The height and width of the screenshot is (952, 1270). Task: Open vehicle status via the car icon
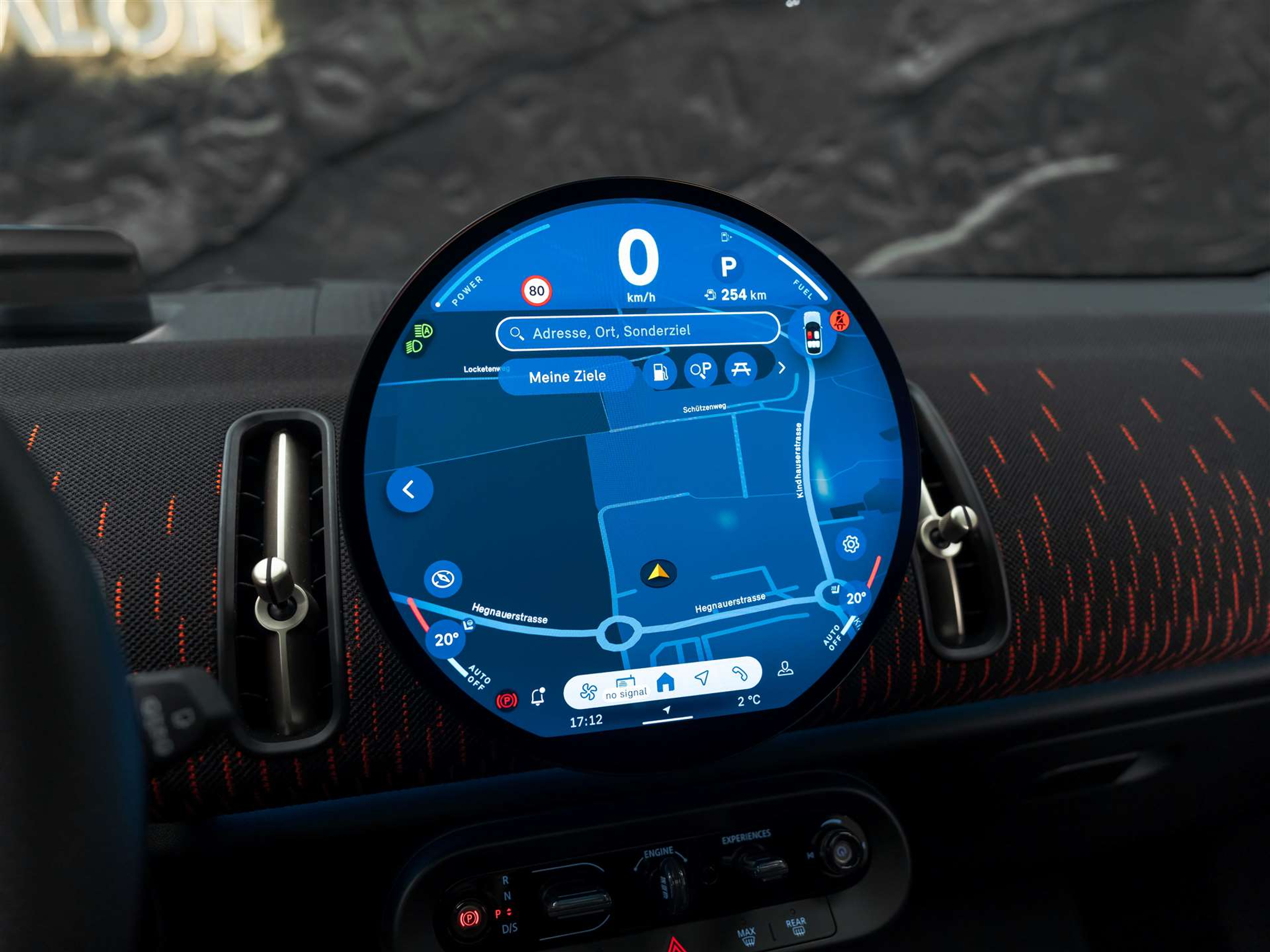pos(812,333)
